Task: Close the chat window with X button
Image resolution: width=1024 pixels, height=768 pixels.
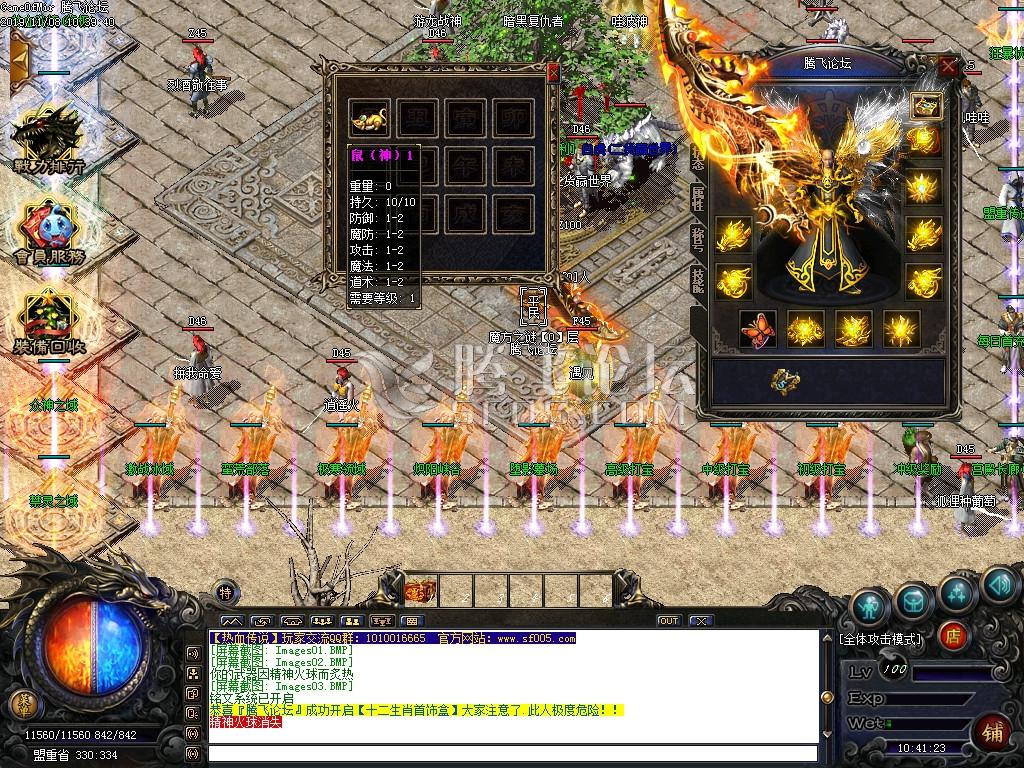Action: point(702,621)
